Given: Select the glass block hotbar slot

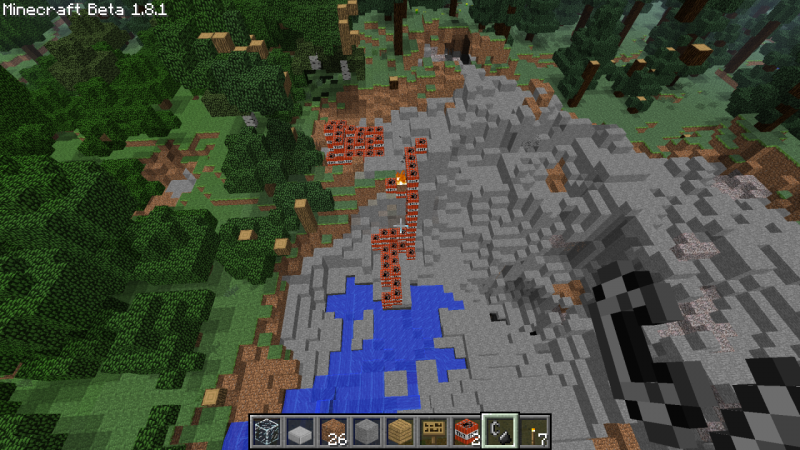Looking at the screenshot, I should pos(265,431).
